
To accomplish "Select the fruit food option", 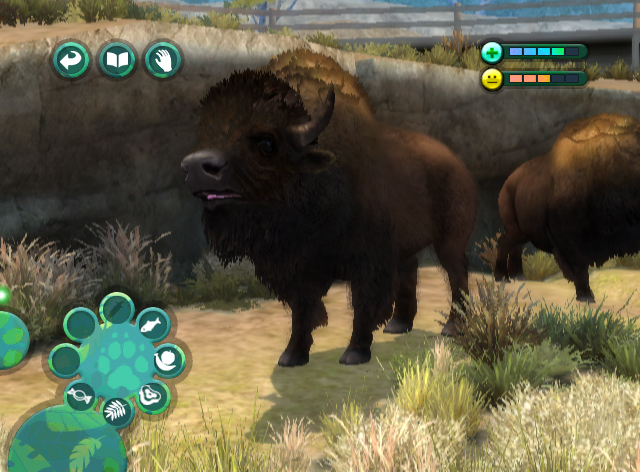I will click(169, 359).
